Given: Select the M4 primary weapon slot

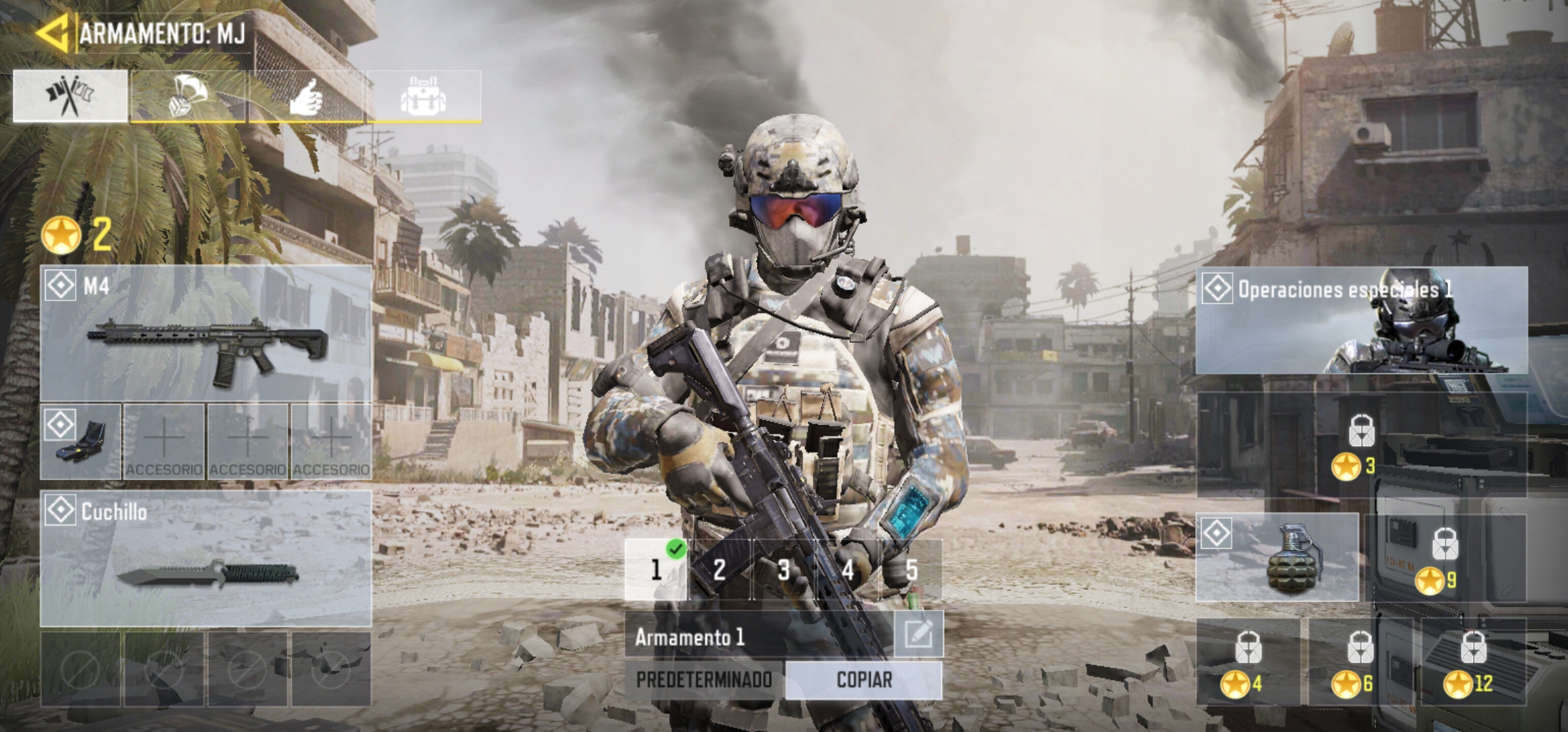Looking at the screenshot, I should point(205,333).
